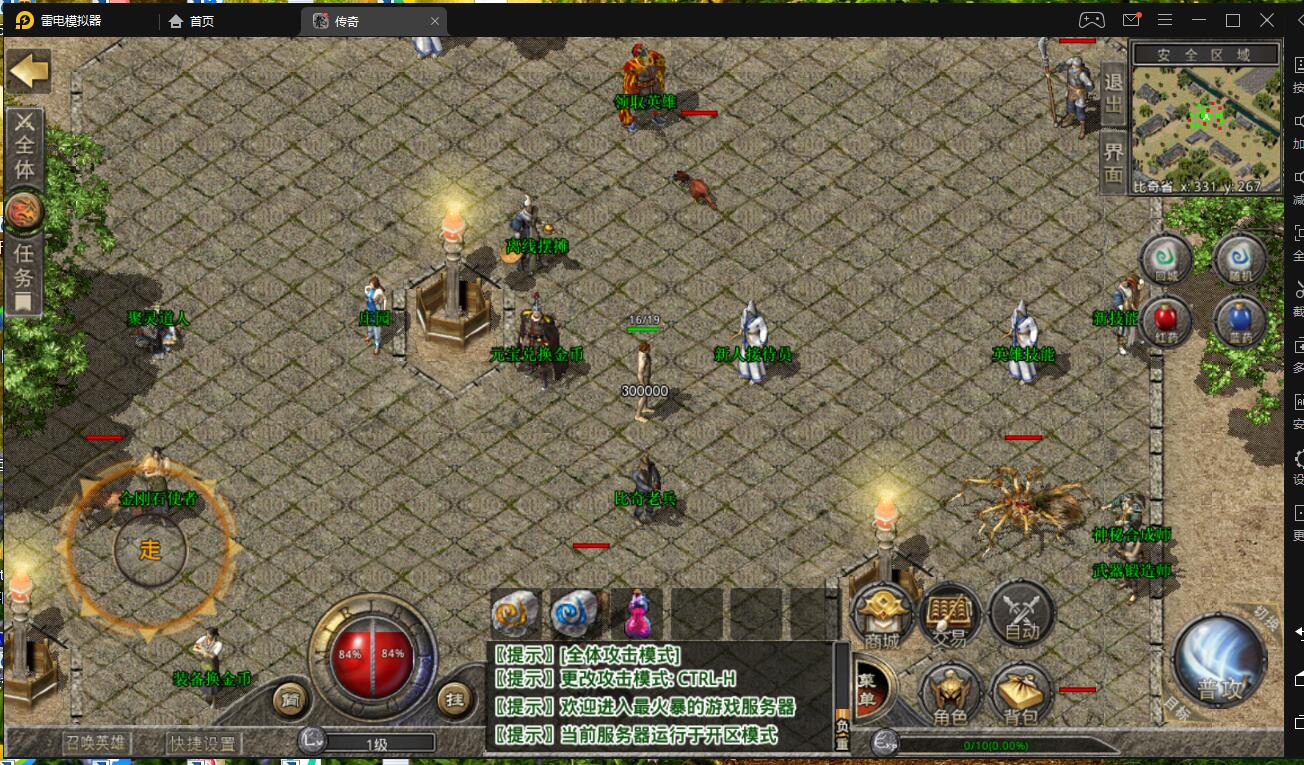Switch the 全体 attack mode button
This screenshot has width=1304, height=765.
pyautogui.click(x=24, y=147)
